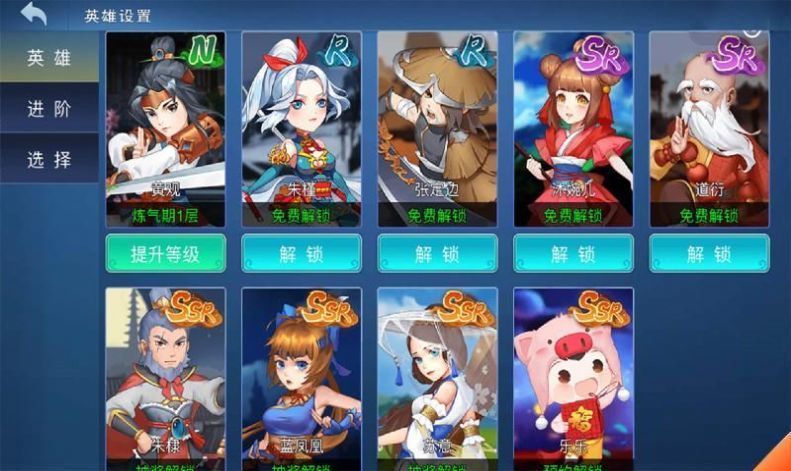Pick the 蓝凤凰 SSR hero card
The height and width of the screenshot is (471, 791).
[x=301, y=375]
